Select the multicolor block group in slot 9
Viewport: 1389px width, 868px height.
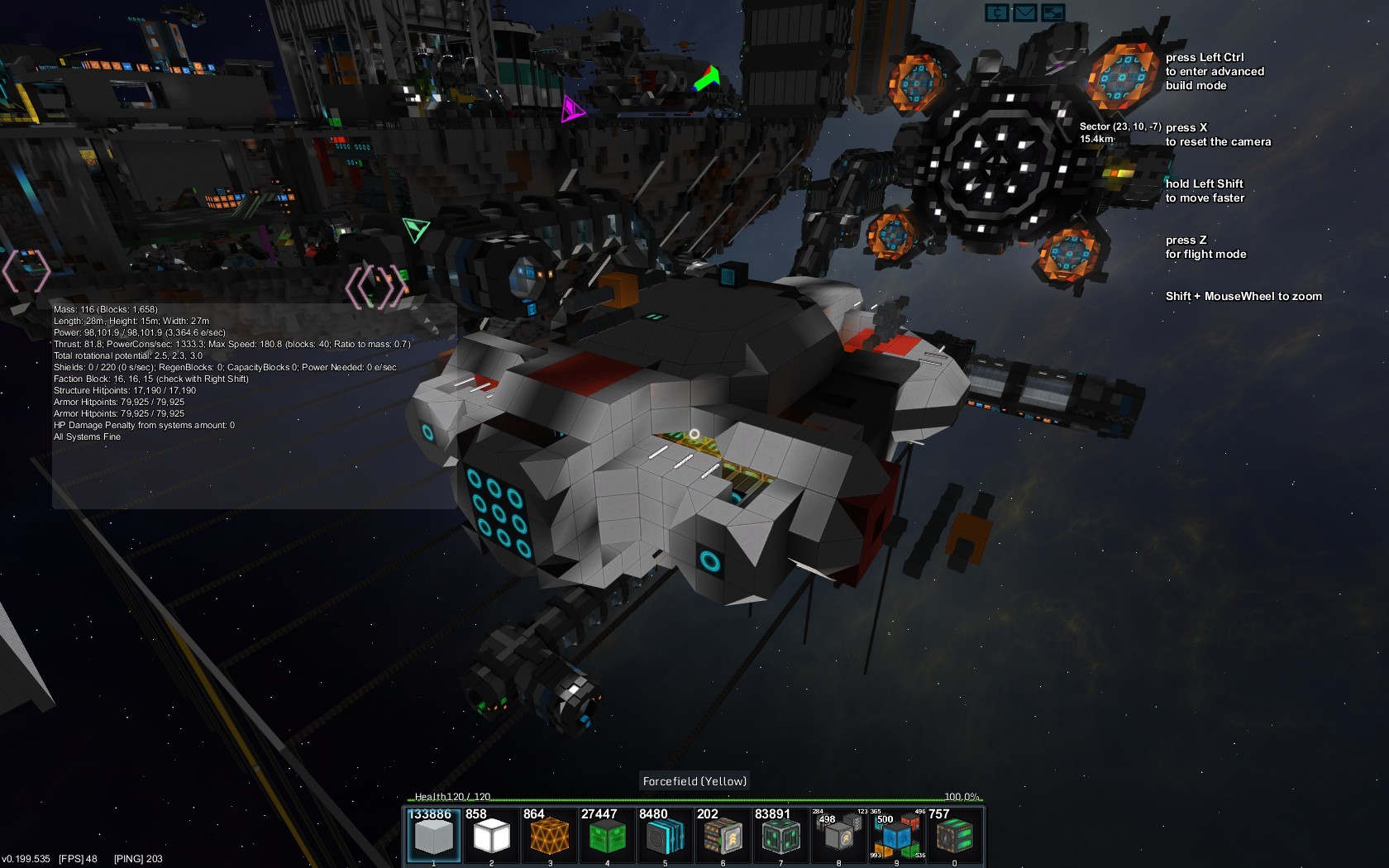coord(896,836)
